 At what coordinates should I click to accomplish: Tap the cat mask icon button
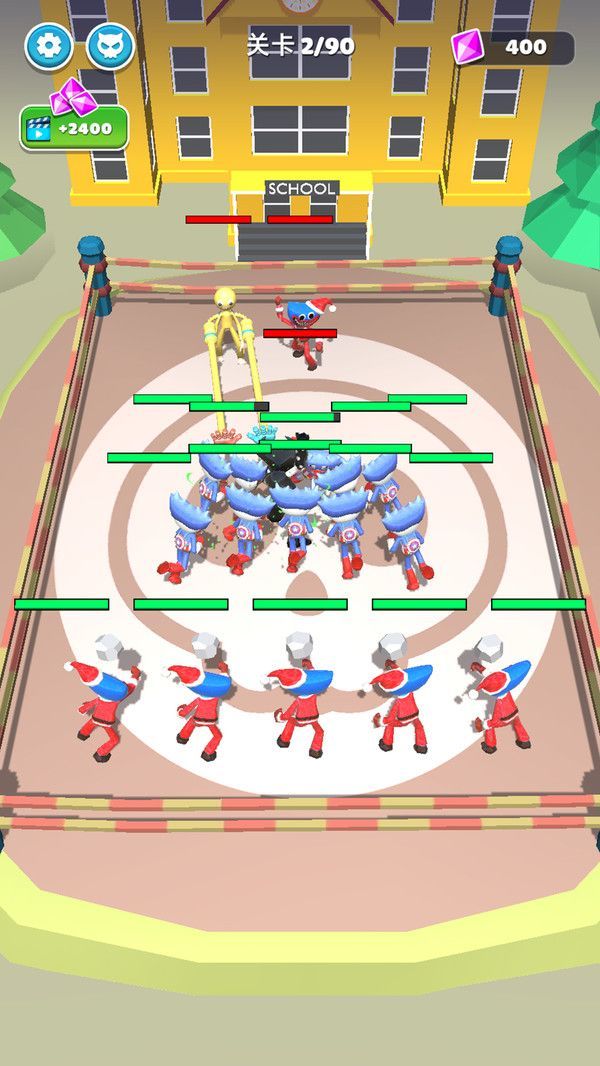coord(110,46)
